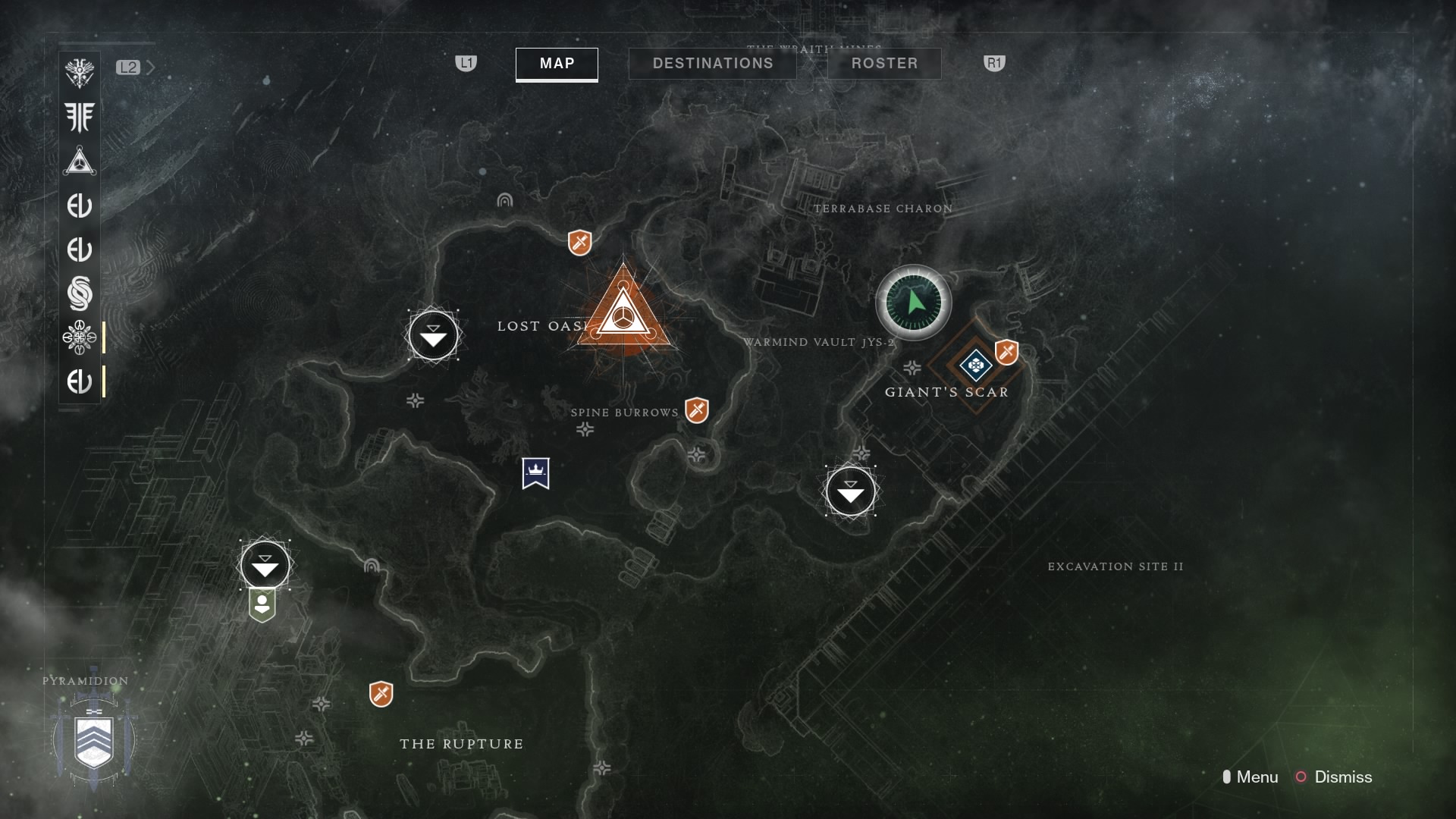Pick the landing zone south of Giant's Scar
Screen dimensions: 1456x819
click(x=850, y=491)
